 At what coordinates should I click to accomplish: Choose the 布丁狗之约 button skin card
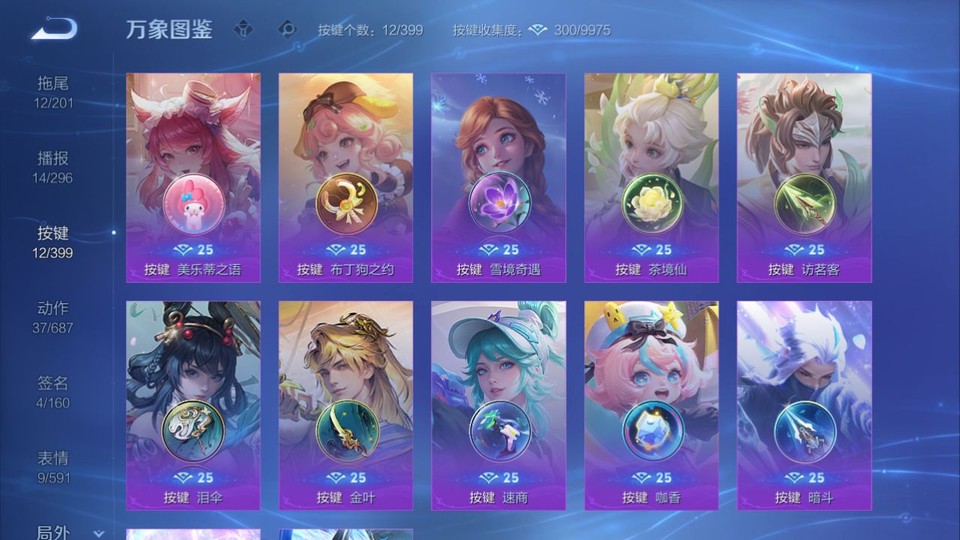point(346,178)
